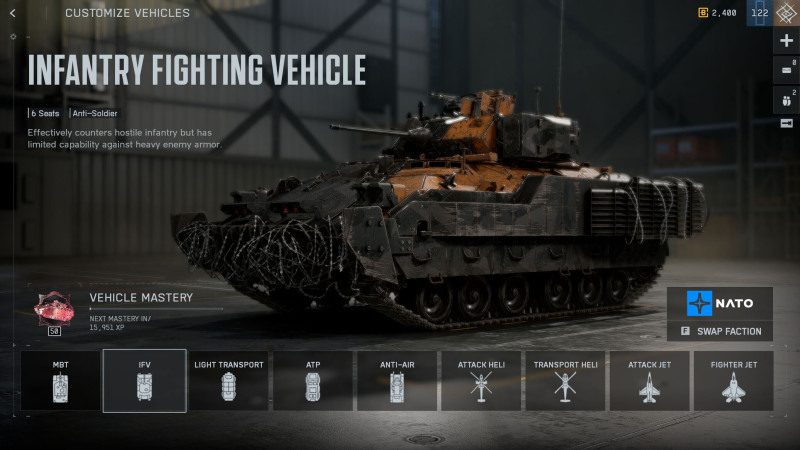This screenshot has width=800, height=450.
Task: Open the gold B currency balance
Action: tap(717, 13)
